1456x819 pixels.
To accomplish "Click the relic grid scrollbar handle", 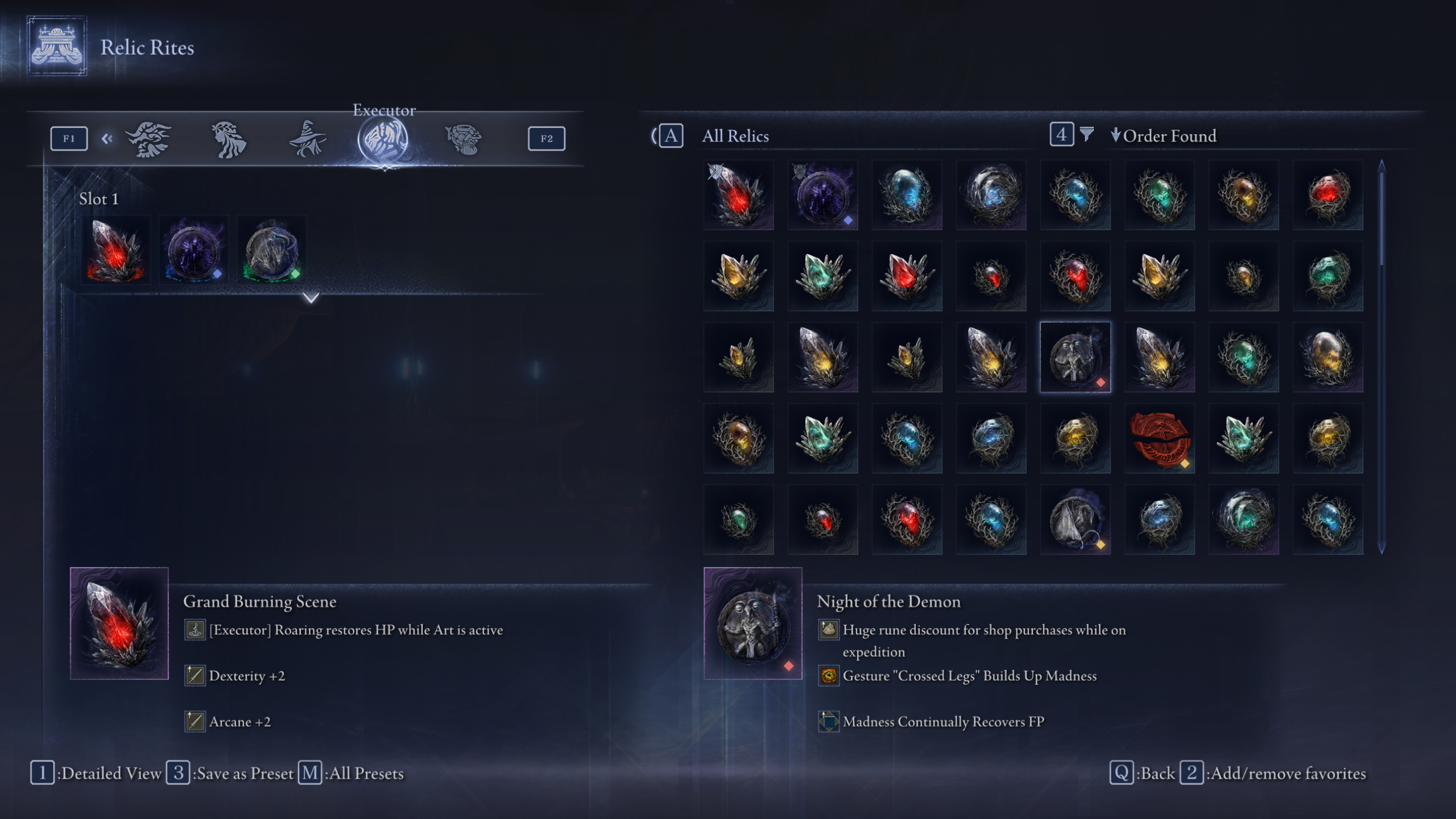I will (x=1381, y=216).
